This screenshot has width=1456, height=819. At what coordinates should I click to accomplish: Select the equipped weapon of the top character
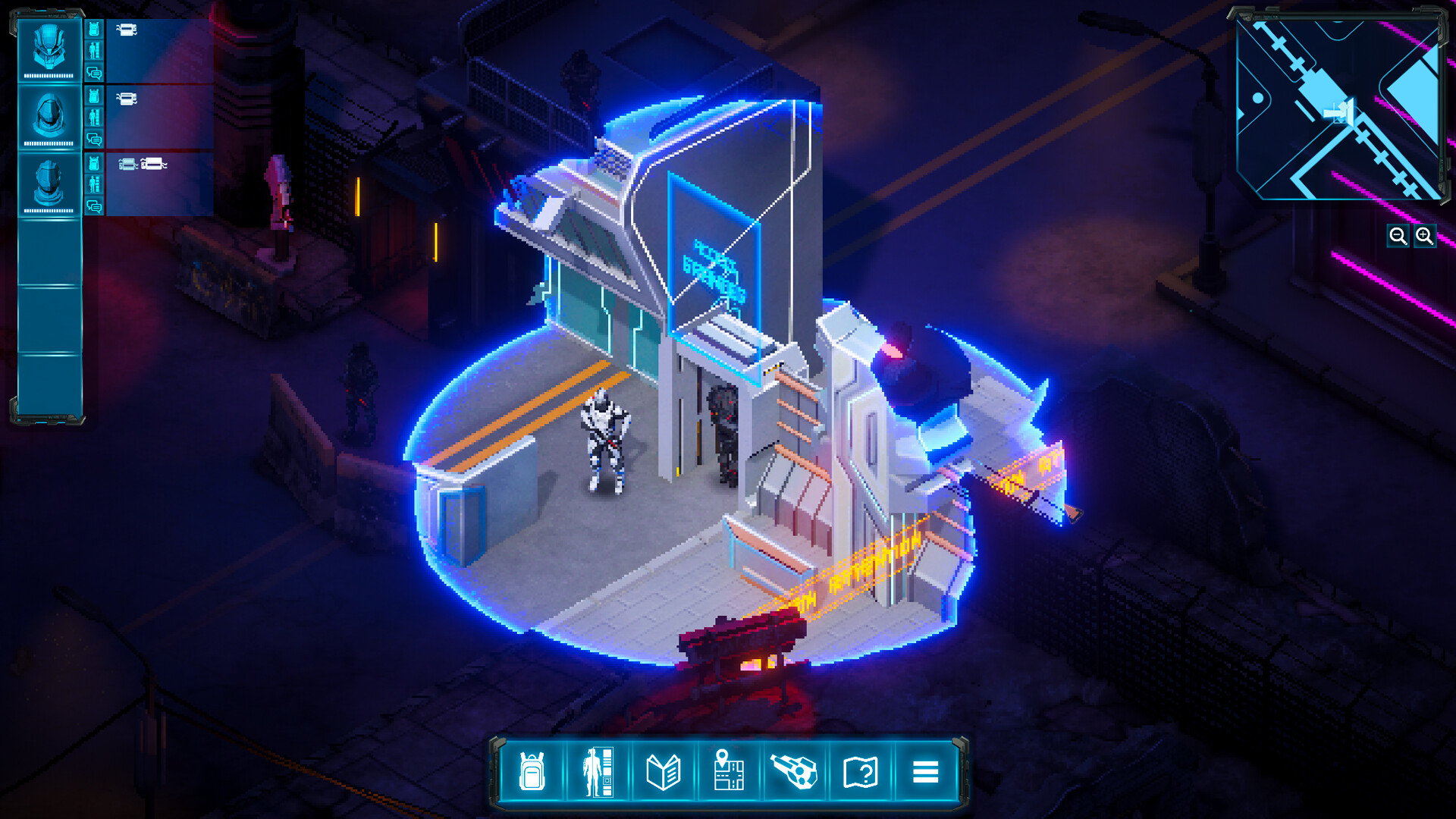click(x=127, y=30)
